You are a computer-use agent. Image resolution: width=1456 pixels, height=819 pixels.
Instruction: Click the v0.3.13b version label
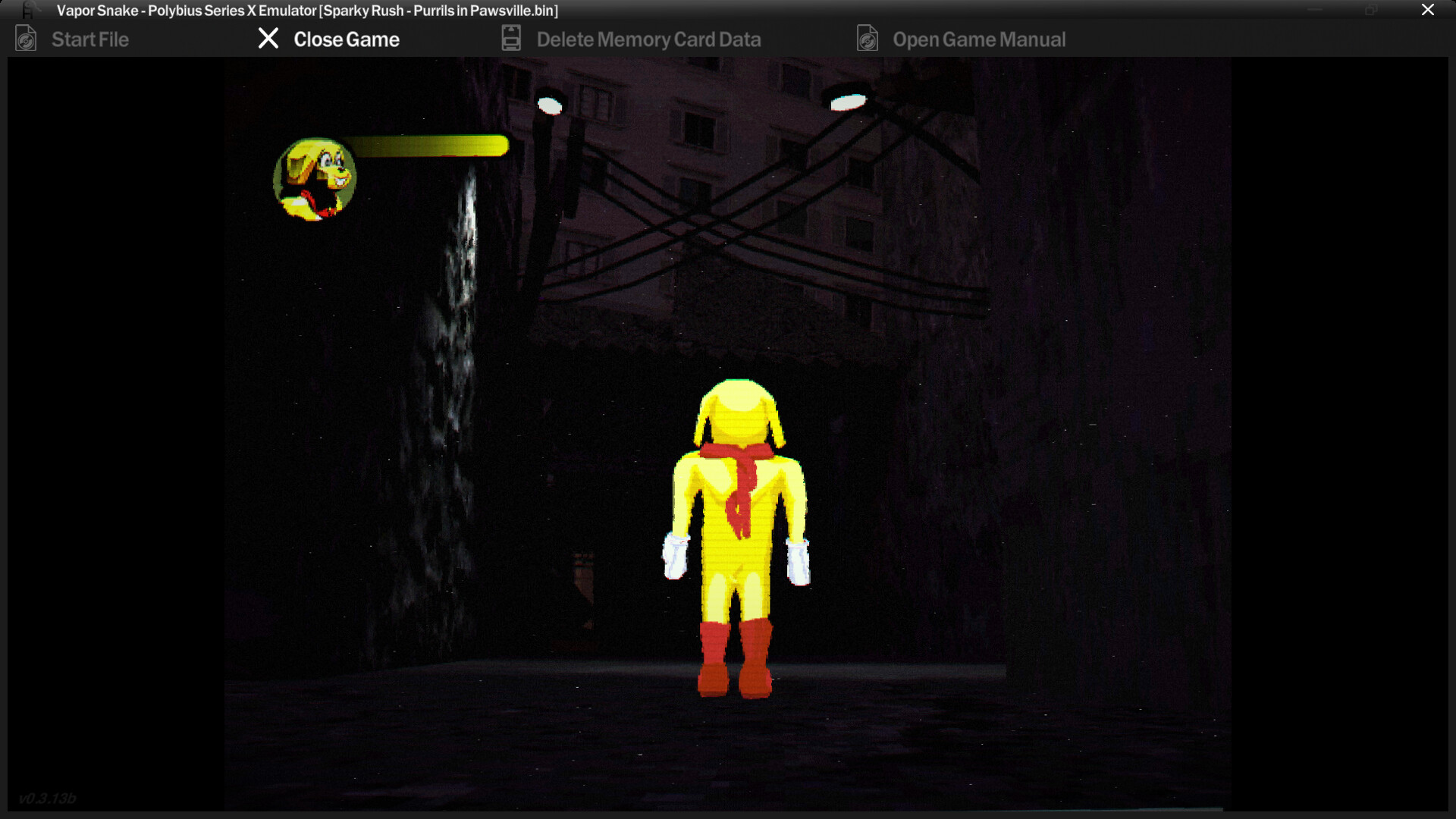coord(48,798)
